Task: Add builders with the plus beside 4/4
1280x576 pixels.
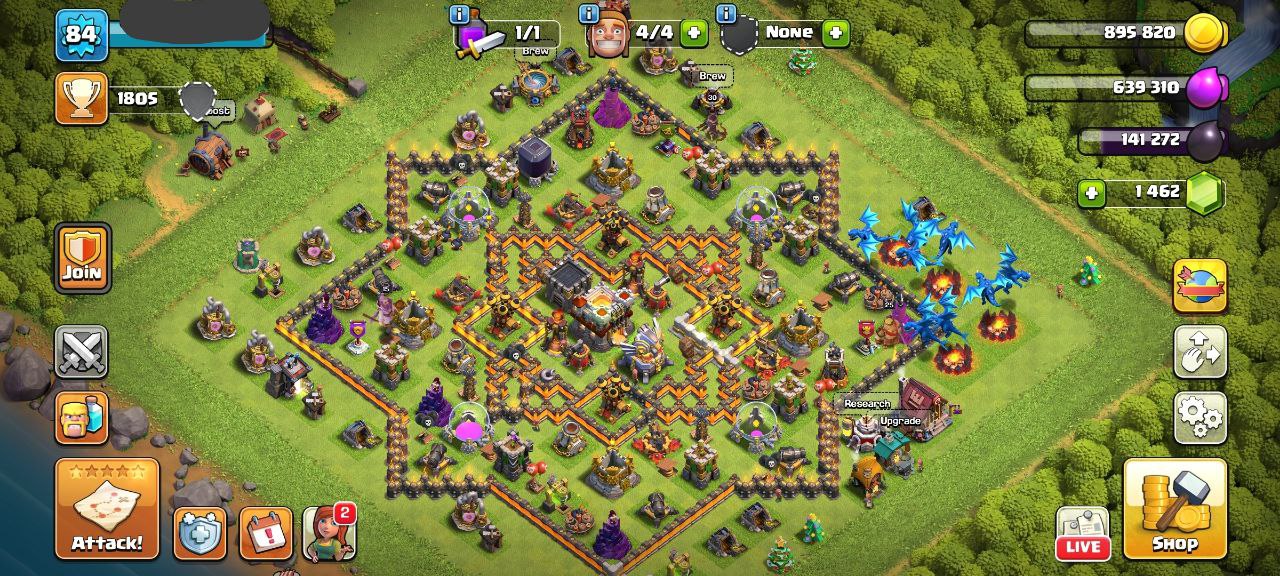Action: point(693,33)
